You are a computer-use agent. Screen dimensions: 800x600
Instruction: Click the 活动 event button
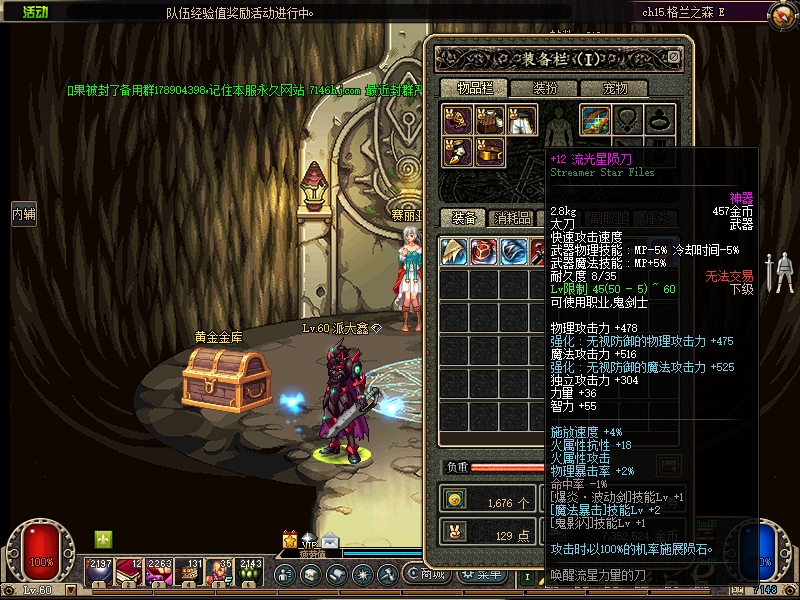pyautogui.click(x=35, y=12)
